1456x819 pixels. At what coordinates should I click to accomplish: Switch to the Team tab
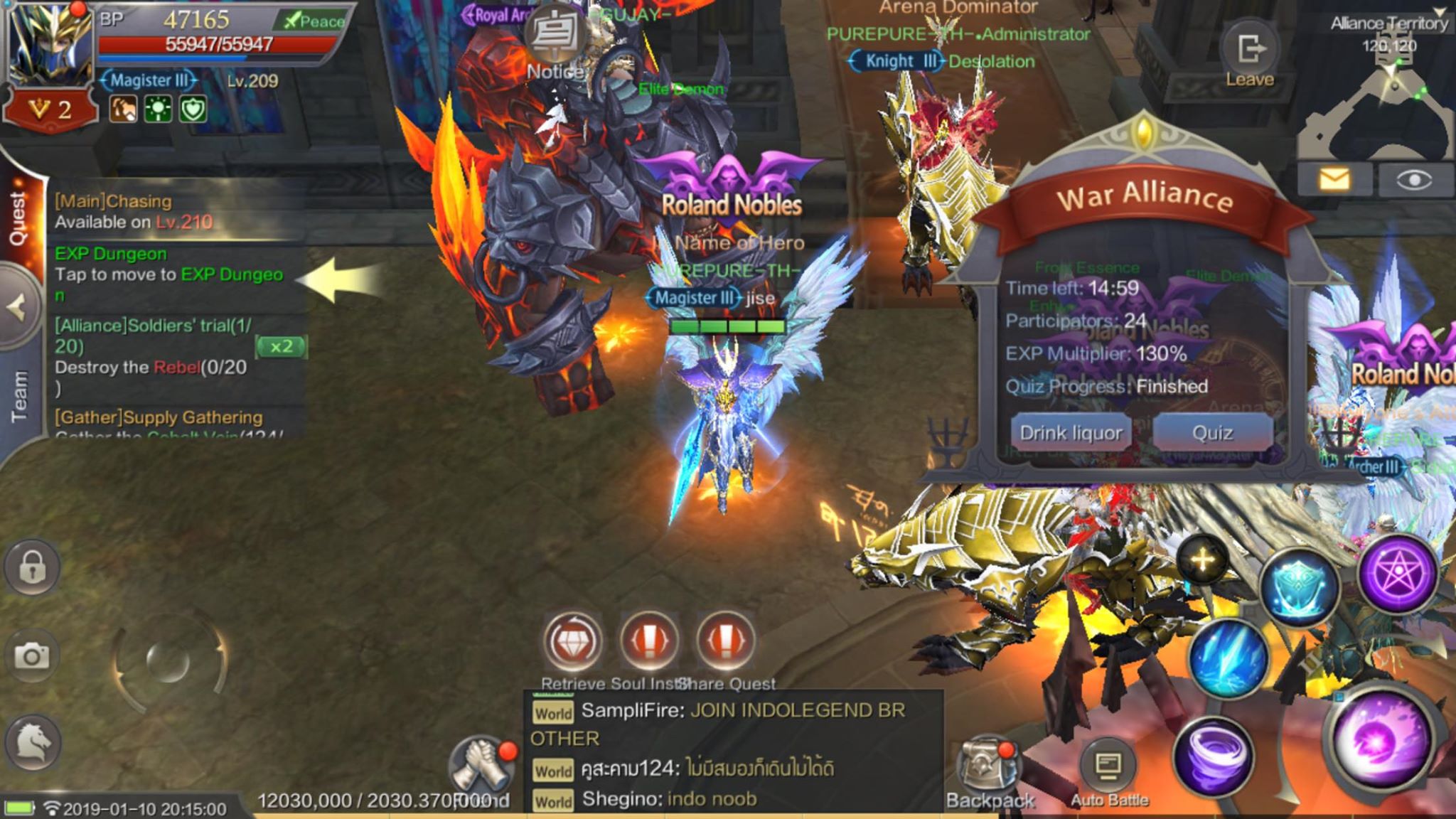point(18,395)
